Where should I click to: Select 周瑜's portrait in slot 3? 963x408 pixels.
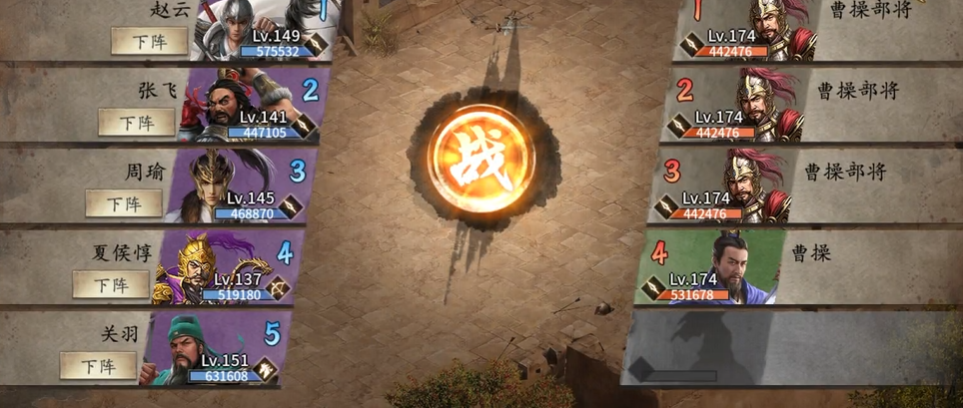pos(238,186)
